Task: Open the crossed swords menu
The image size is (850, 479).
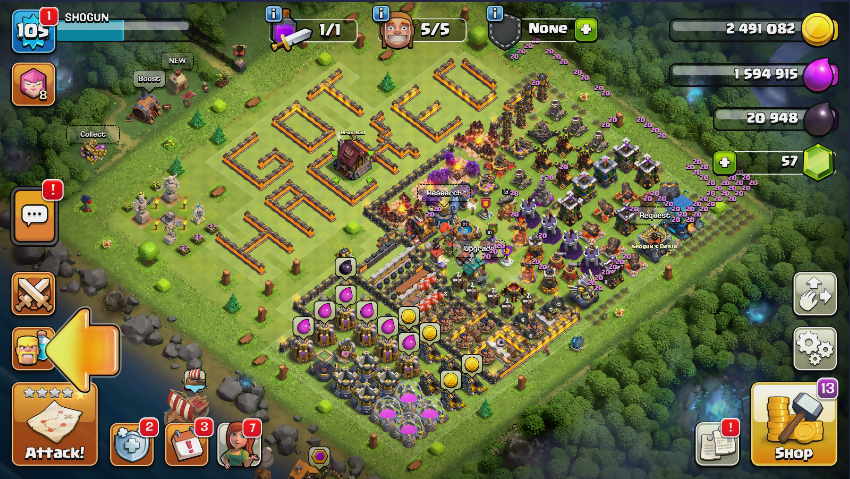Action: click(33, 293)
